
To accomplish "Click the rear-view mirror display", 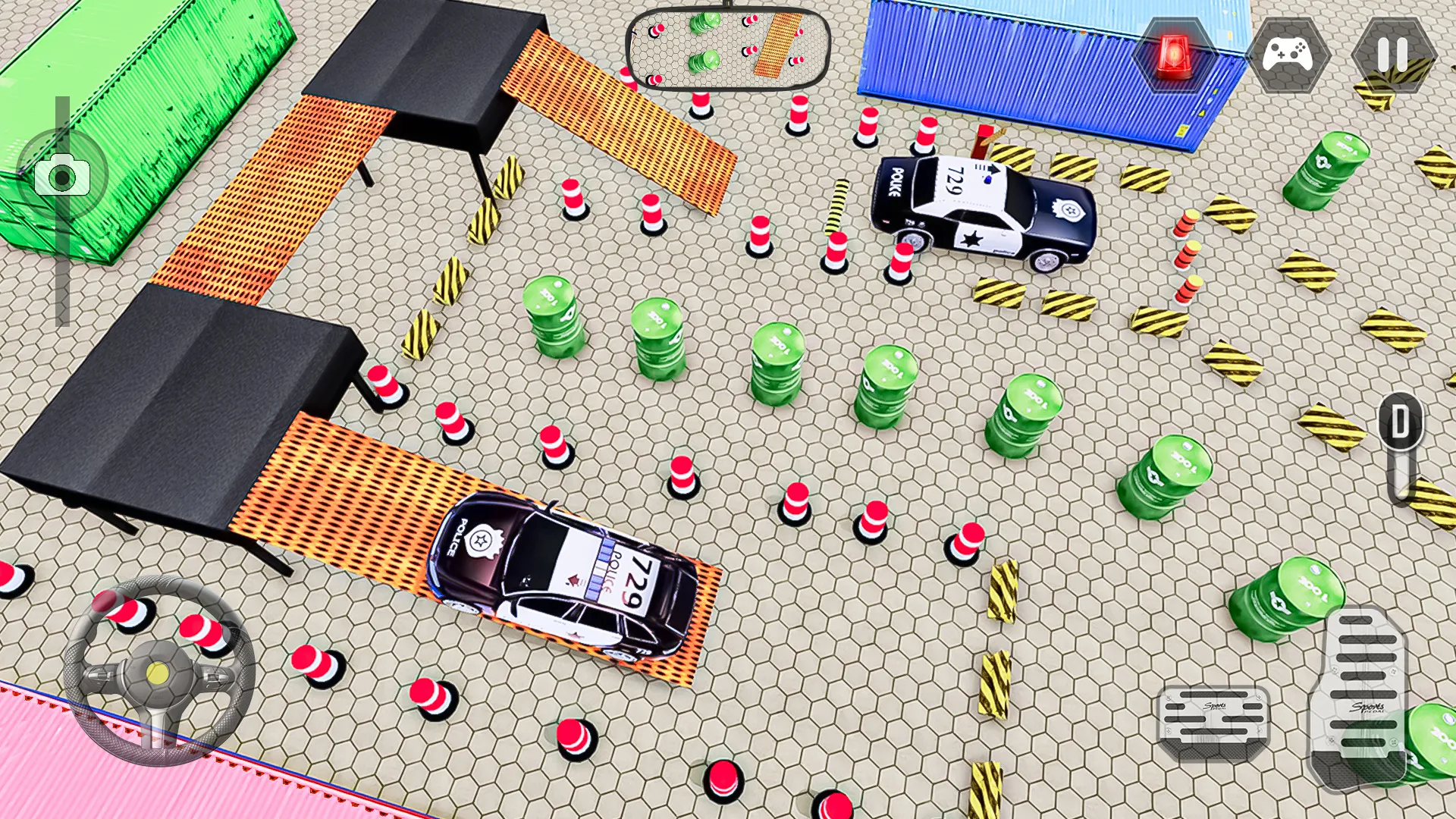I will [727, 46].
